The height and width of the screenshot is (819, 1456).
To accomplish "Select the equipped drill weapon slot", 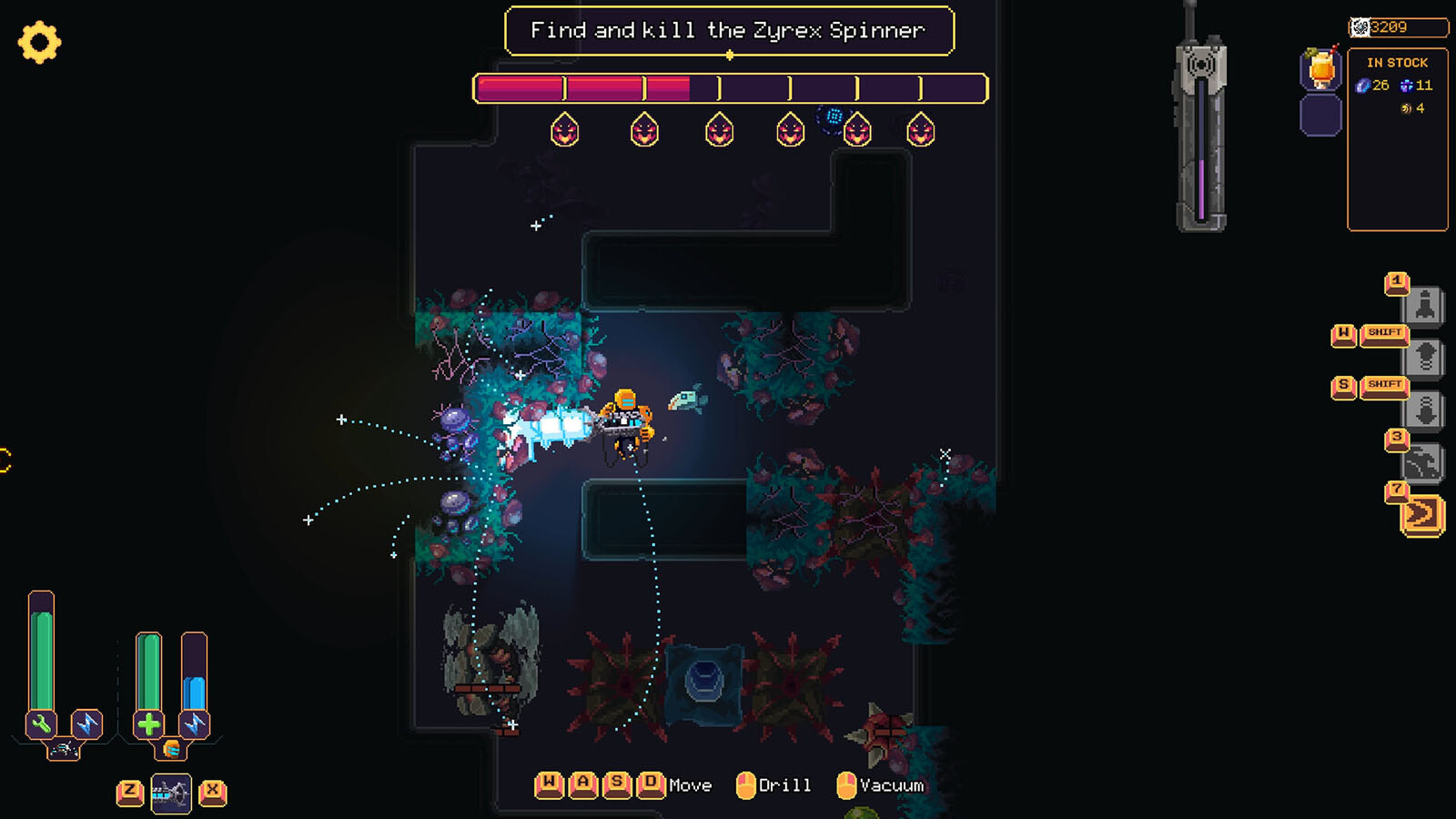I will [x=171, y=794].
